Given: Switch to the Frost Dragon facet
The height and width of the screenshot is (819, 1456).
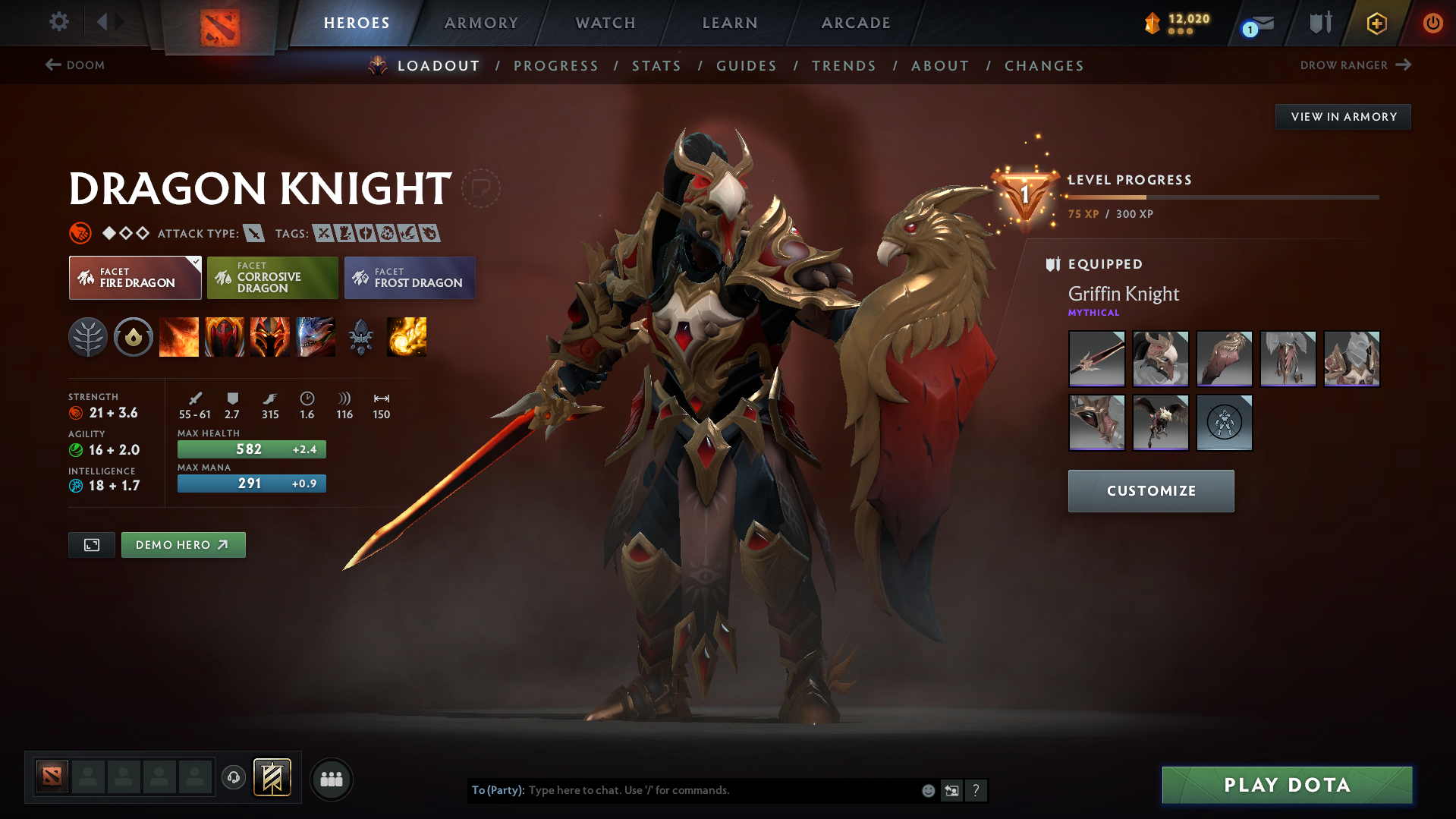Looking at the screenshot, I should [410, 278].
